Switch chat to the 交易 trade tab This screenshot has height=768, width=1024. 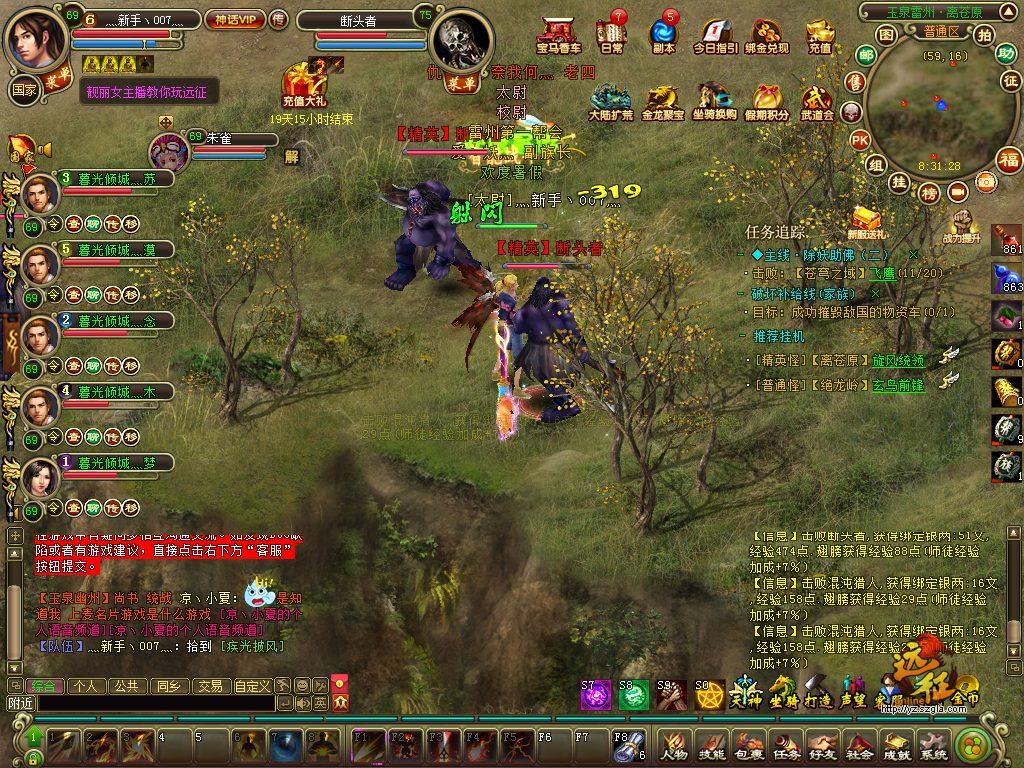[209, 686]
